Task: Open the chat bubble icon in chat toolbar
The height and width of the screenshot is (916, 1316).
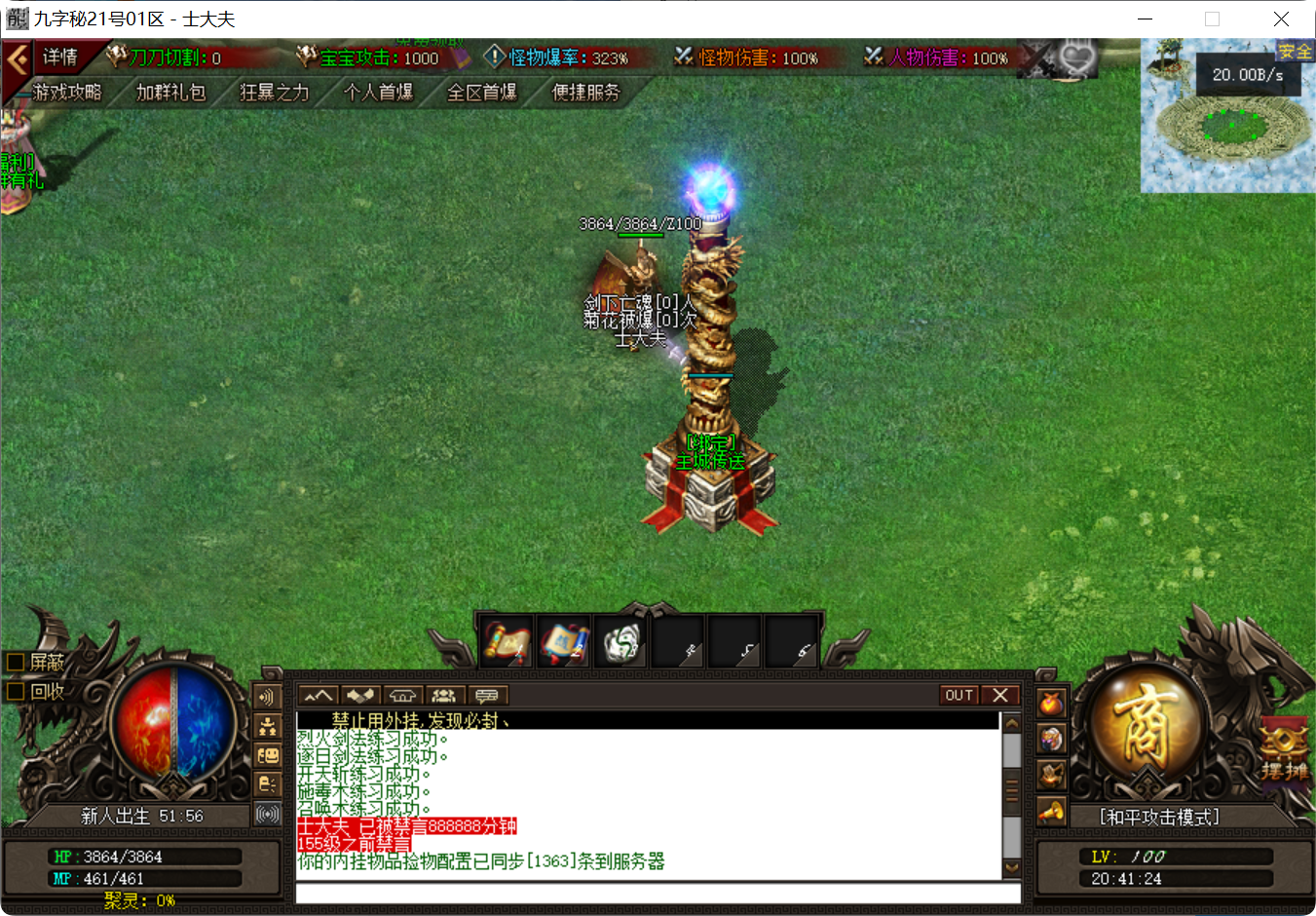Action: [487, 695]
